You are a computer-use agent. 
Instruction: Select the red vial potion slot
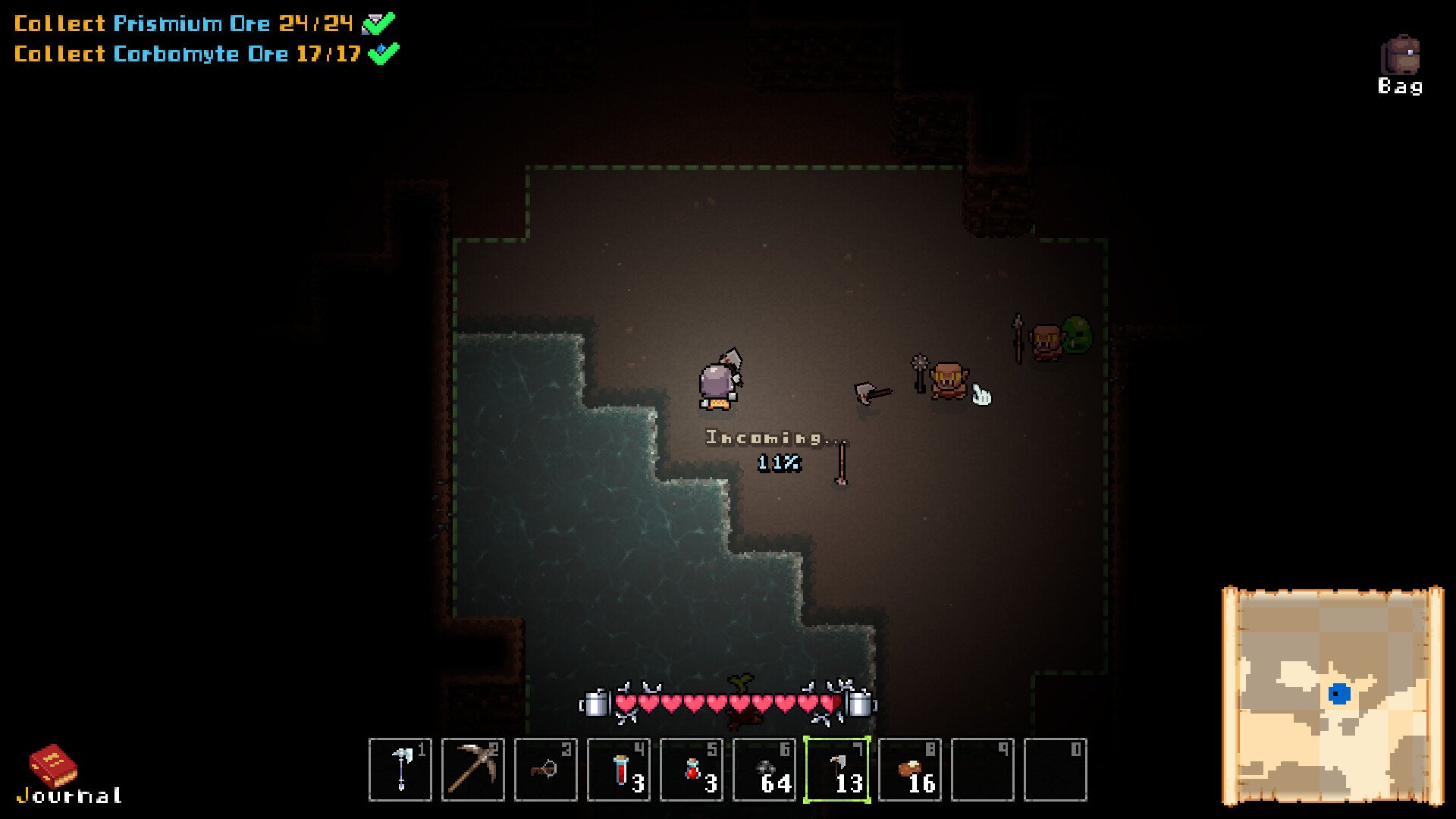(619, 769)
